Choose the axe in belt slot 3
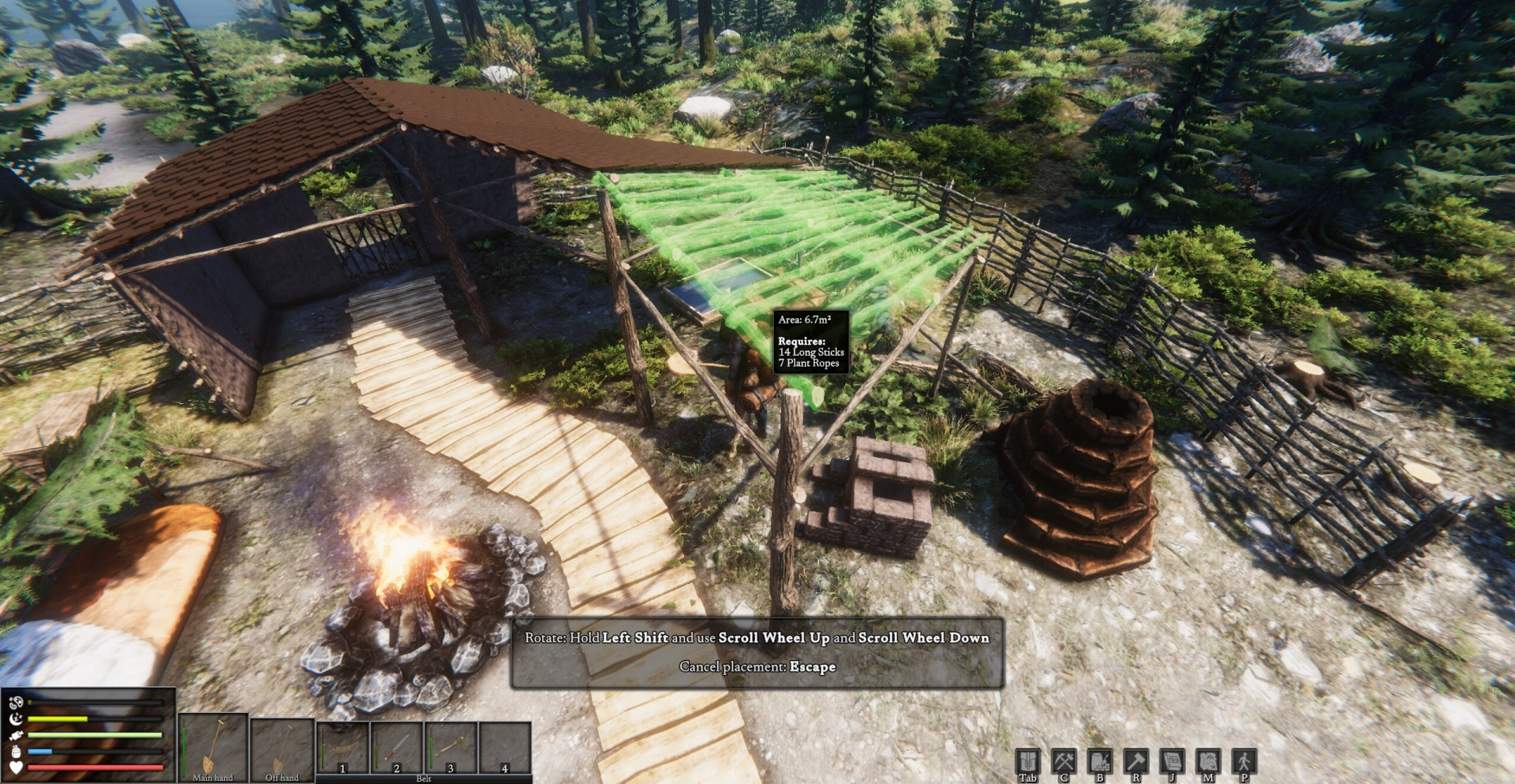This screenshot has width=1515, height=784. 451,747
